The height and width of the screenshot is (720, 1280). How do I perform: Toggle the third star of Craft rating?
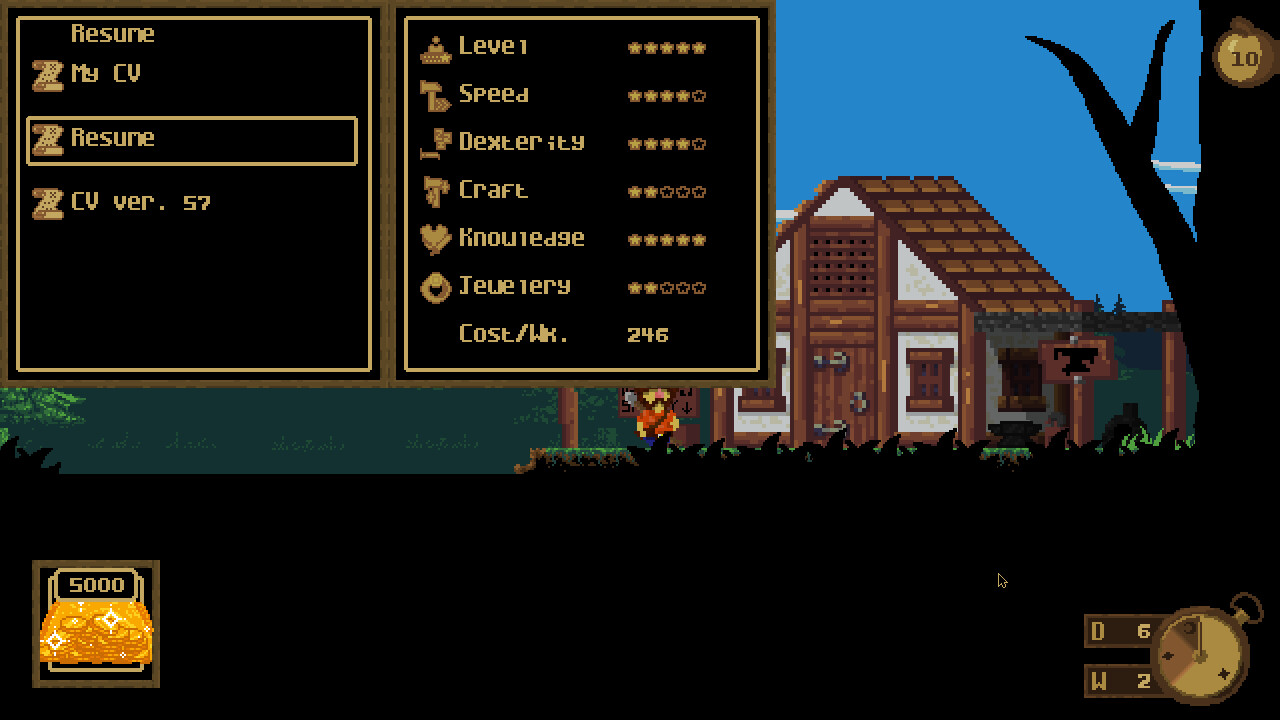666,189
